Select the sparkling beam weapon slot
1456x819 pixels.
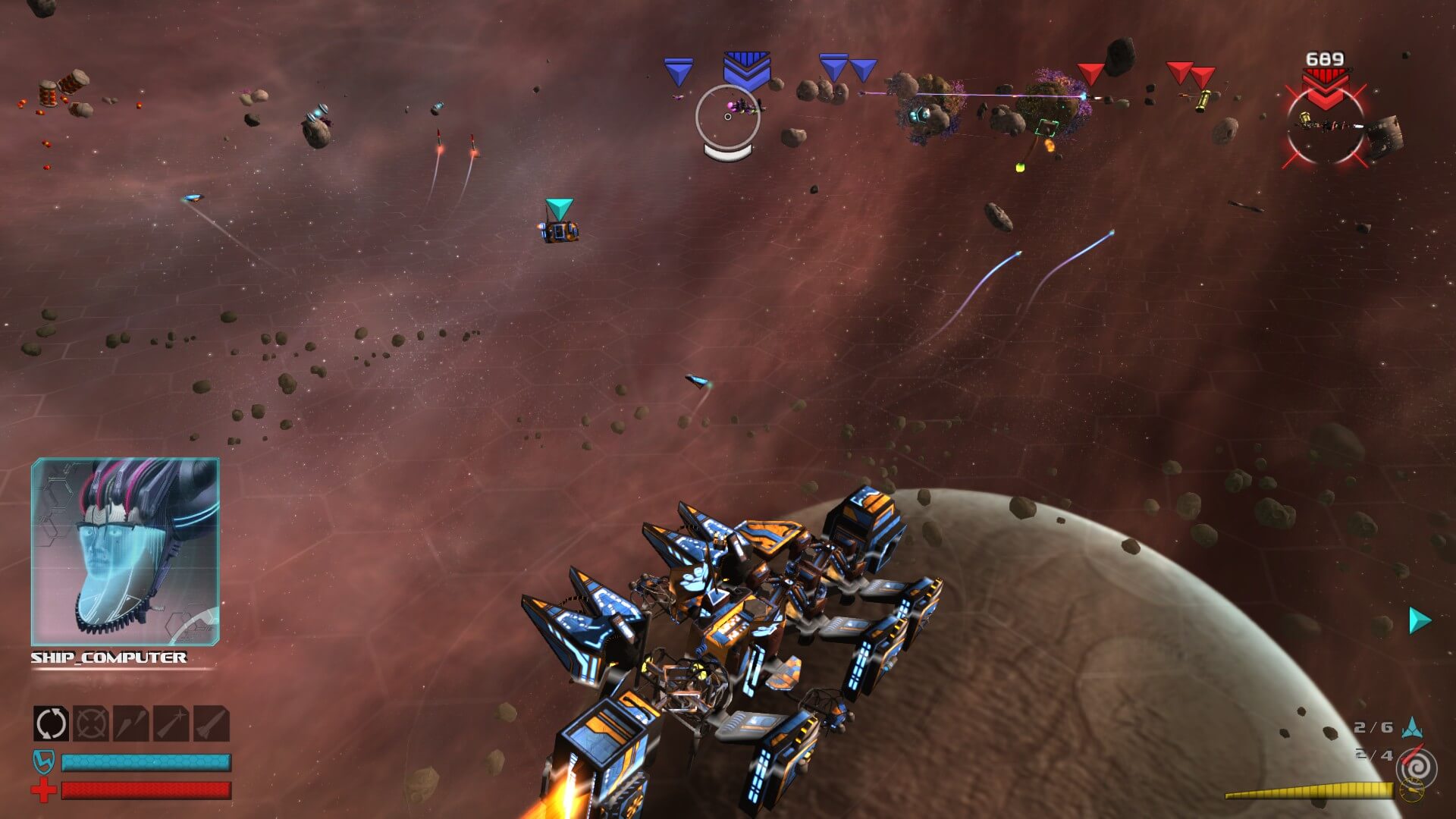click(x=171, y=723)
